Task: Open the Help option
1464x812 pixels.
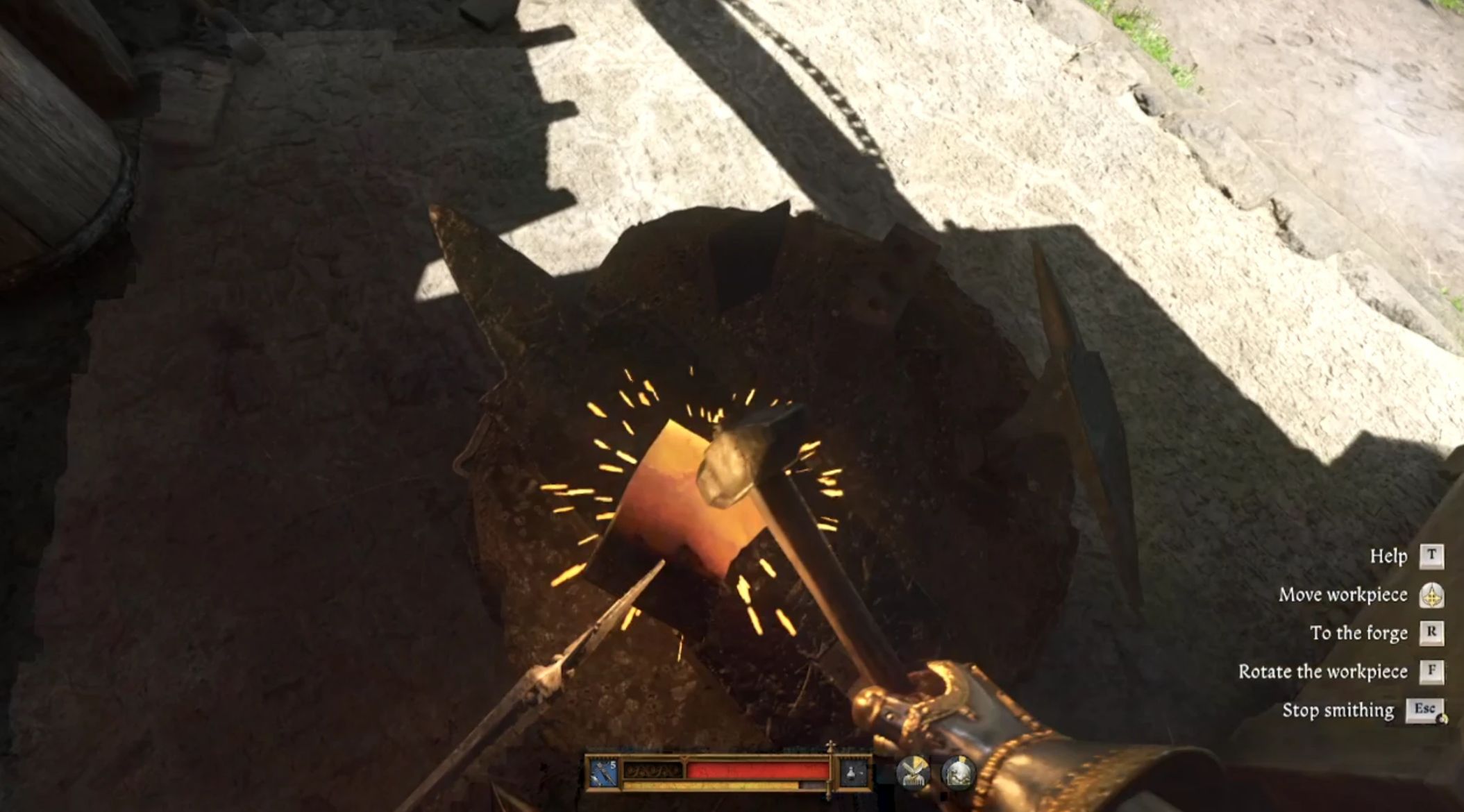Action: [x=1388, y=557]
